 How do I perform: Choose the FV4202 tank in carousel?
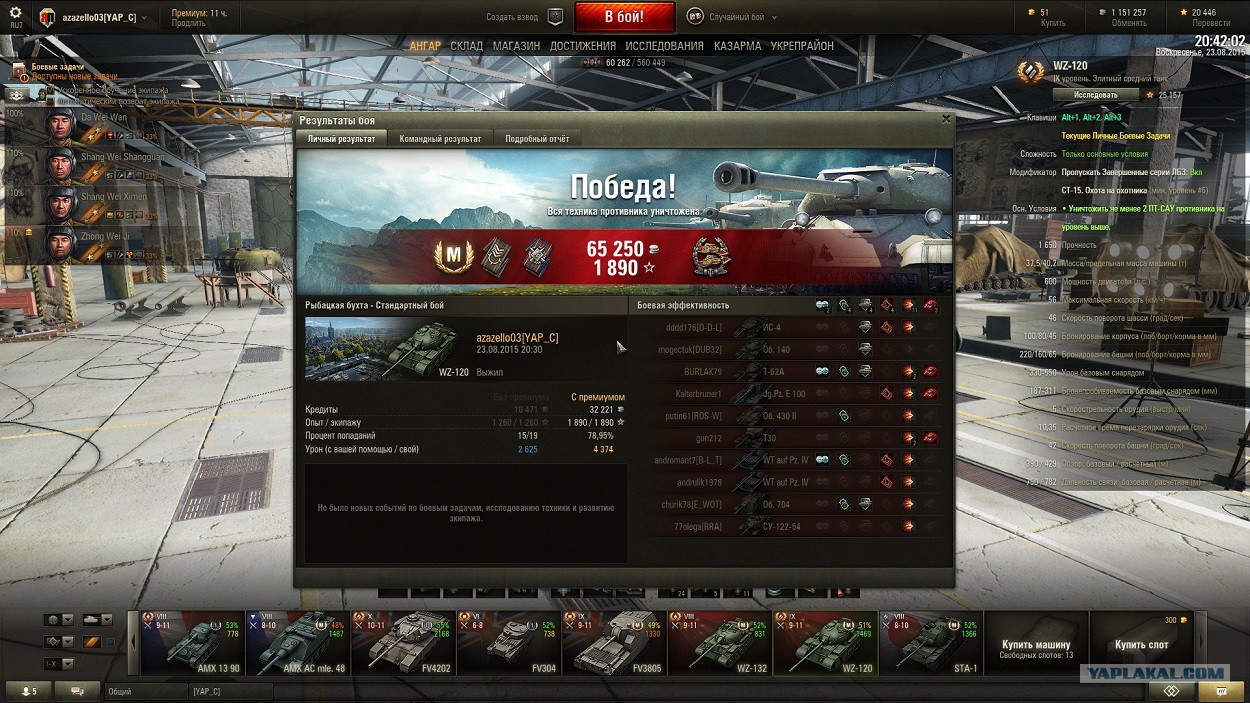coord(402,643)
